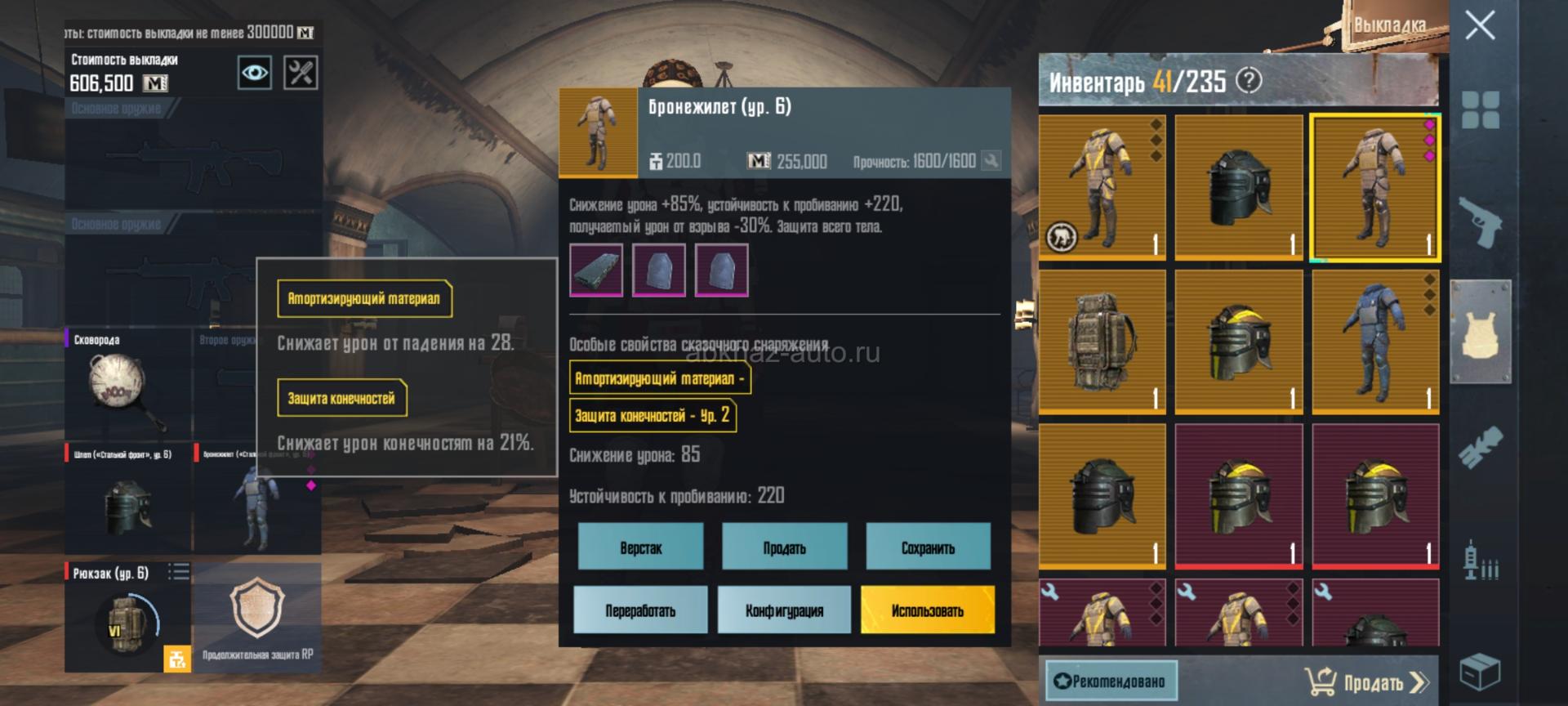
Task: Open the Рекомендовано filter
Action: click(1111, 681)
